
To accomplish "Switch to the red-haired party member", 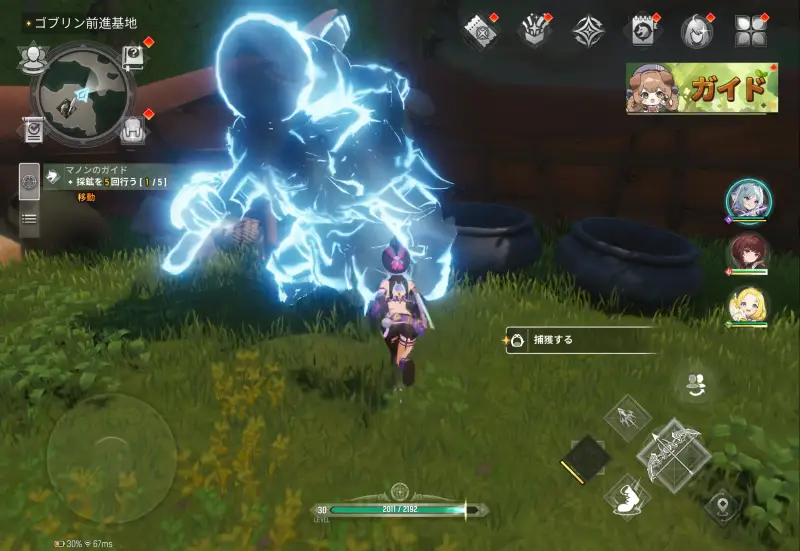I will click(x=746, y=253).
